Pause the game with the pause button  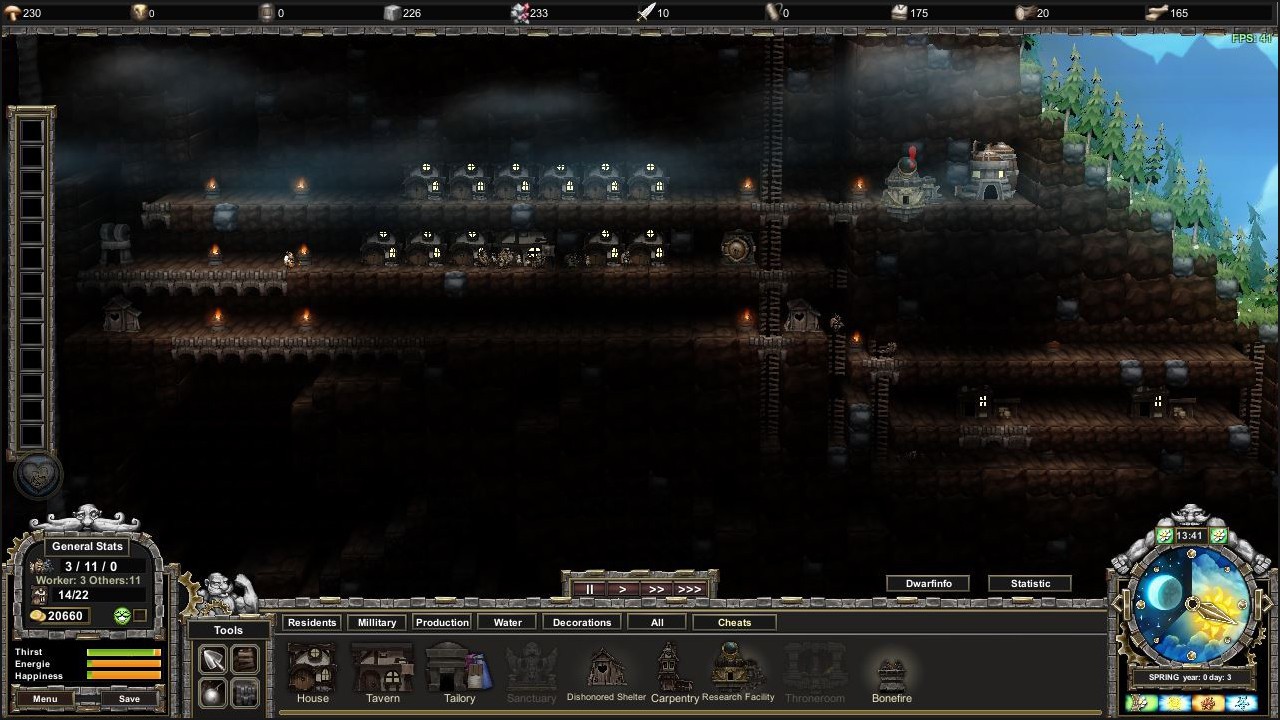point(589,589)
